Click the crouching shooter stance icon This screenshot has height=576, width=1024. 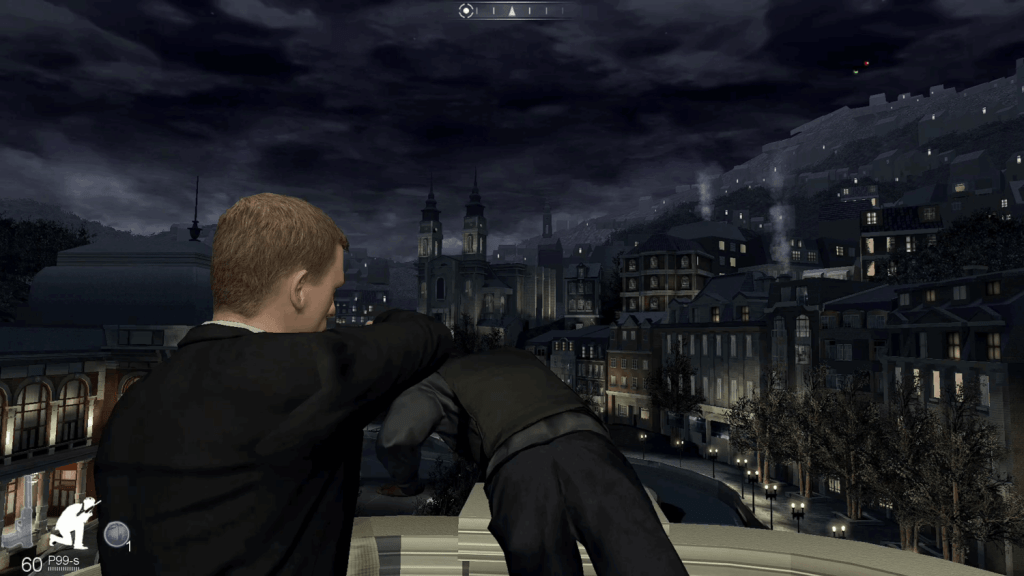[x=76, y=522]
